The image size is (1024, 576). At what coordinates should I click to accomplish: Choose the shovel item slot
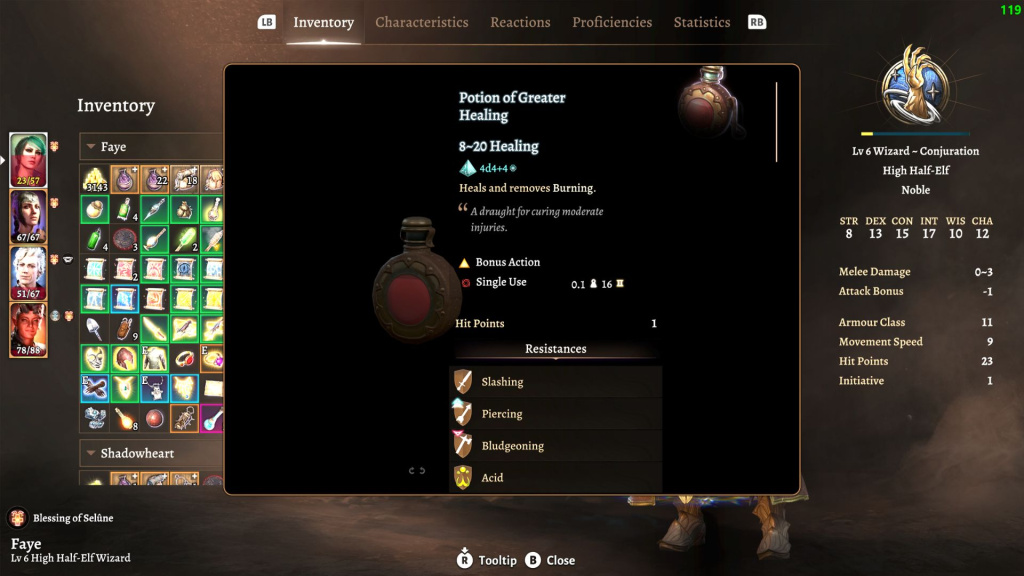[x=95, y=328]
